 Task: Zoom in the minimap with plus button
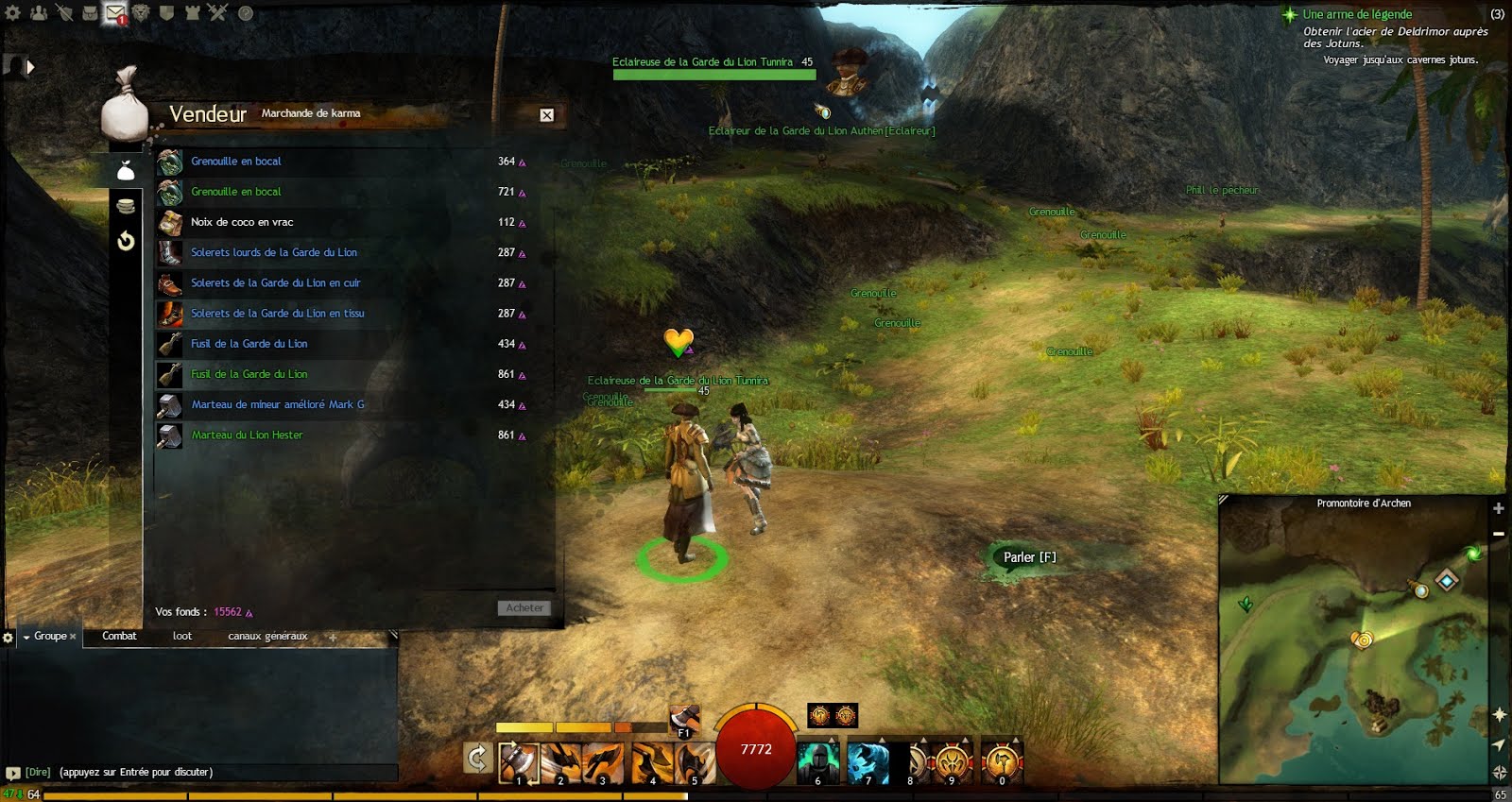tap(1499, 508)
